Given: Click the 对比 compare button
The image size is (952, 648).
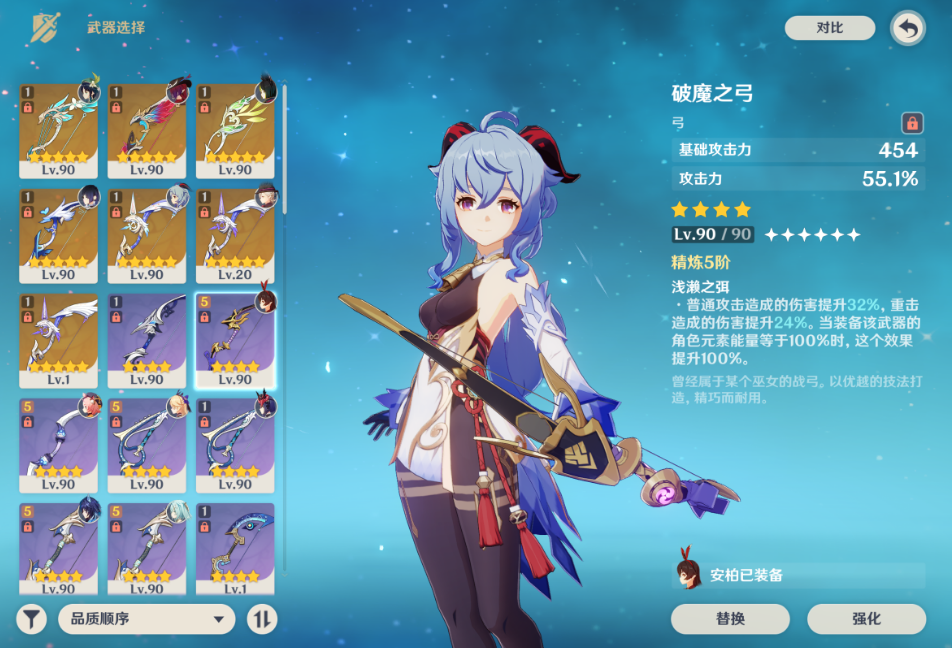Looking at the screenshot, I should pos(829,28).
